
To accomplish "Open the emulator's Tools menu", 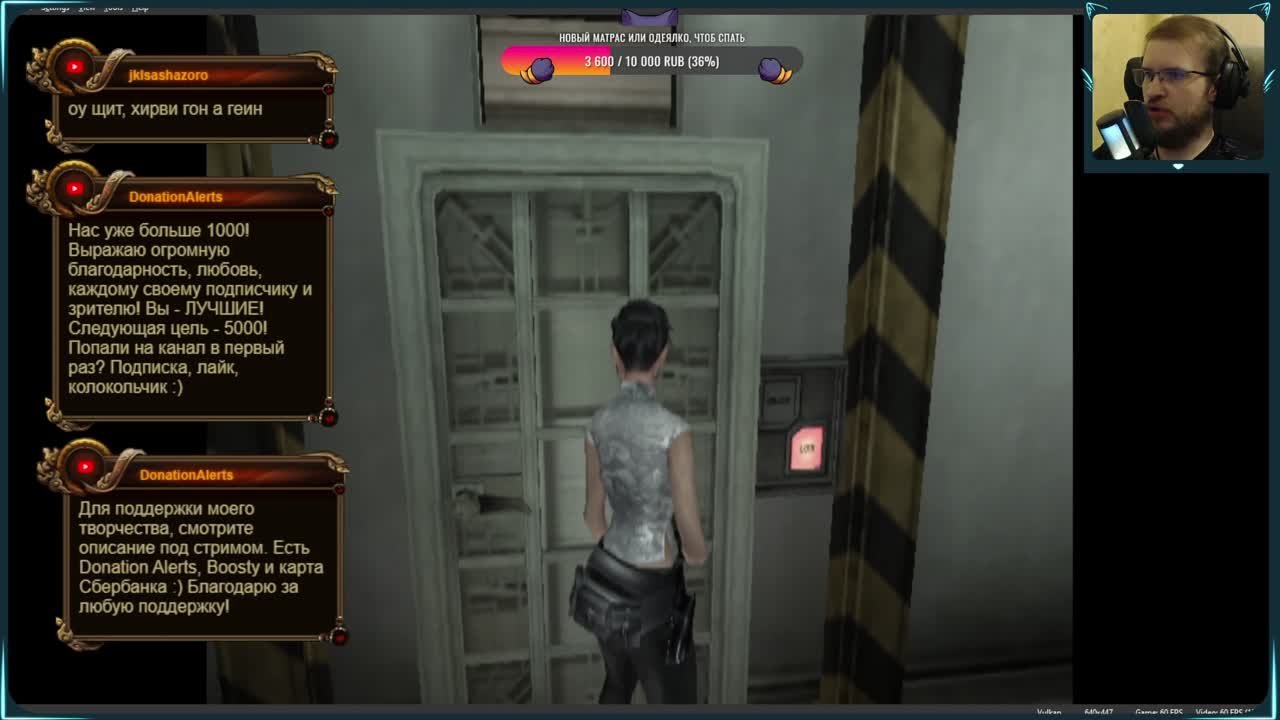I will click(113, 7).
